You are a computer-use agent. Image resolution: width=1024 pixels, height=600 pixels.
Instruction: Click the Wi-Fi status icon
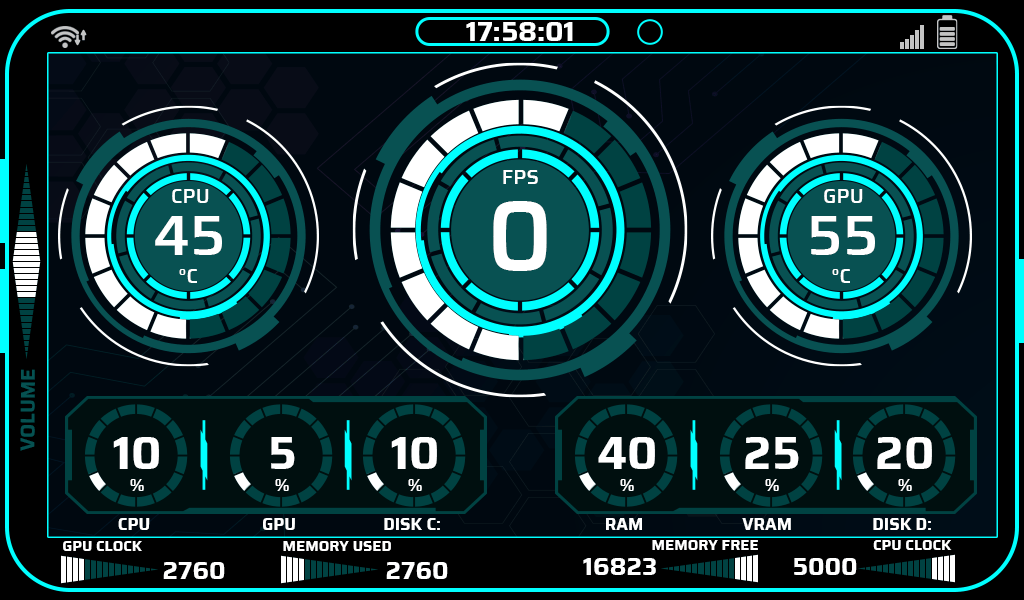pyautogui.click(x=67, y=37)
